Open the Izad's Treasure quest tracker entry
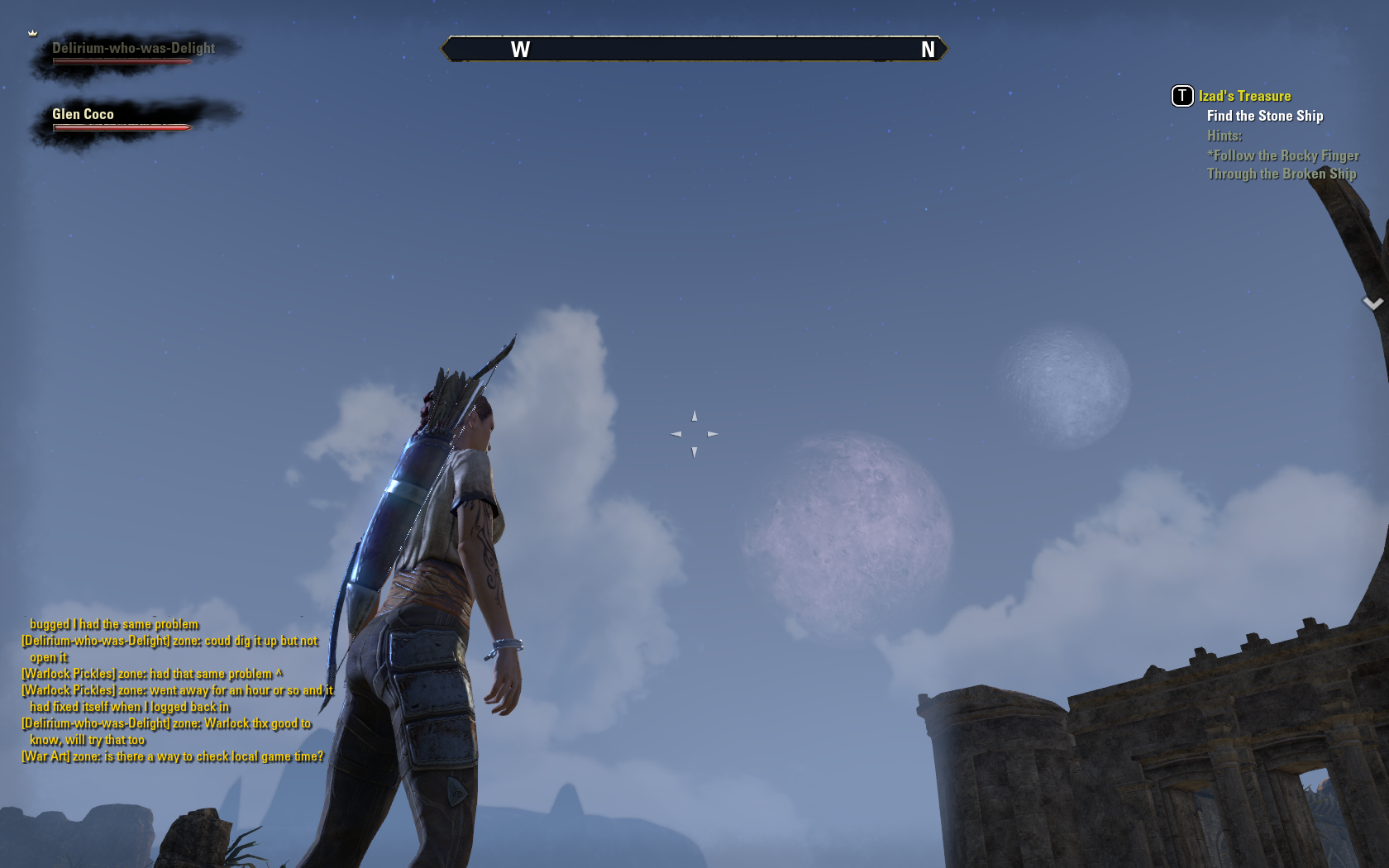 point(1244,96)
